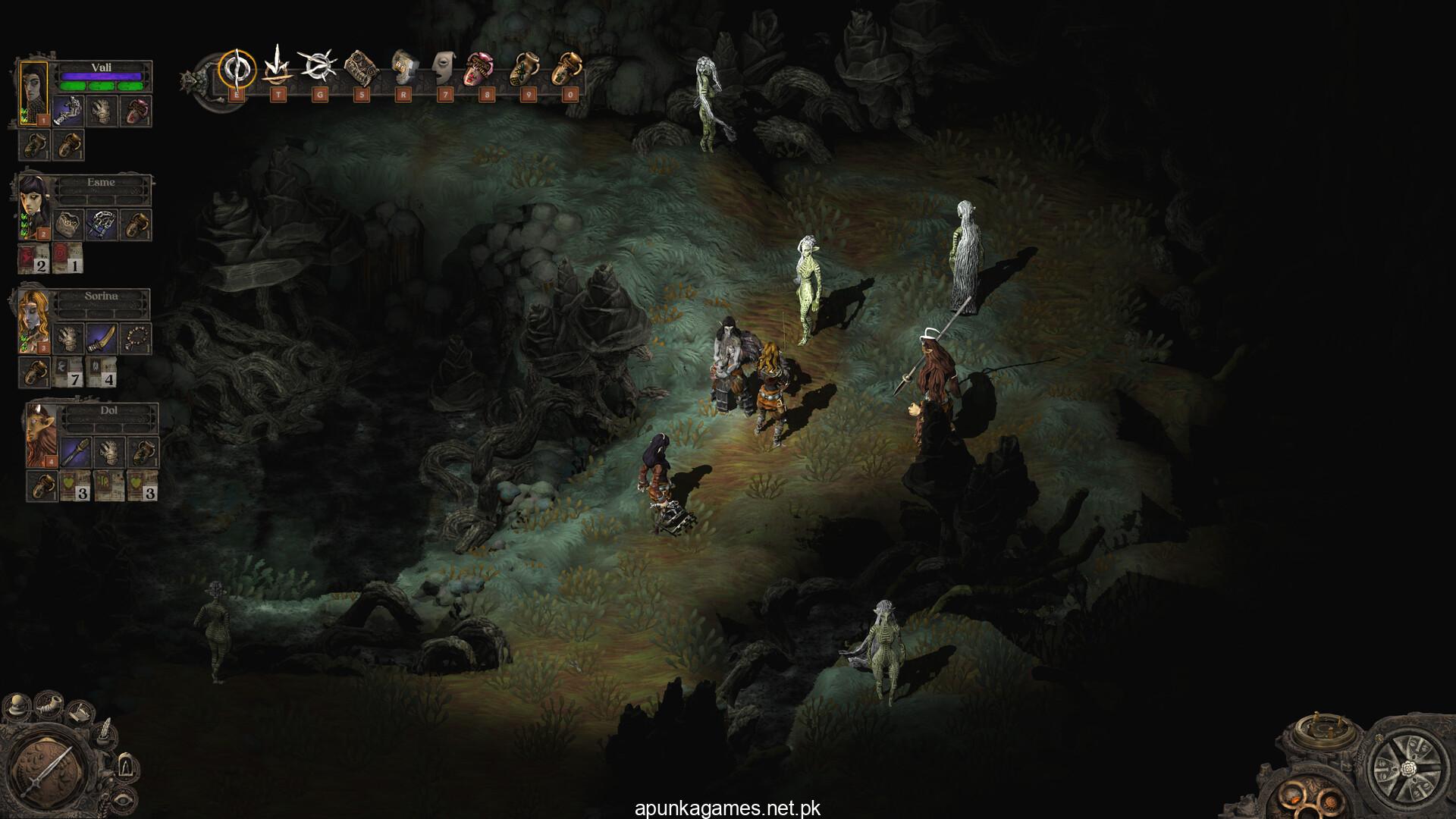Select Vali's red potion slot
The image size is (1456, 819).
coord(137,111)
